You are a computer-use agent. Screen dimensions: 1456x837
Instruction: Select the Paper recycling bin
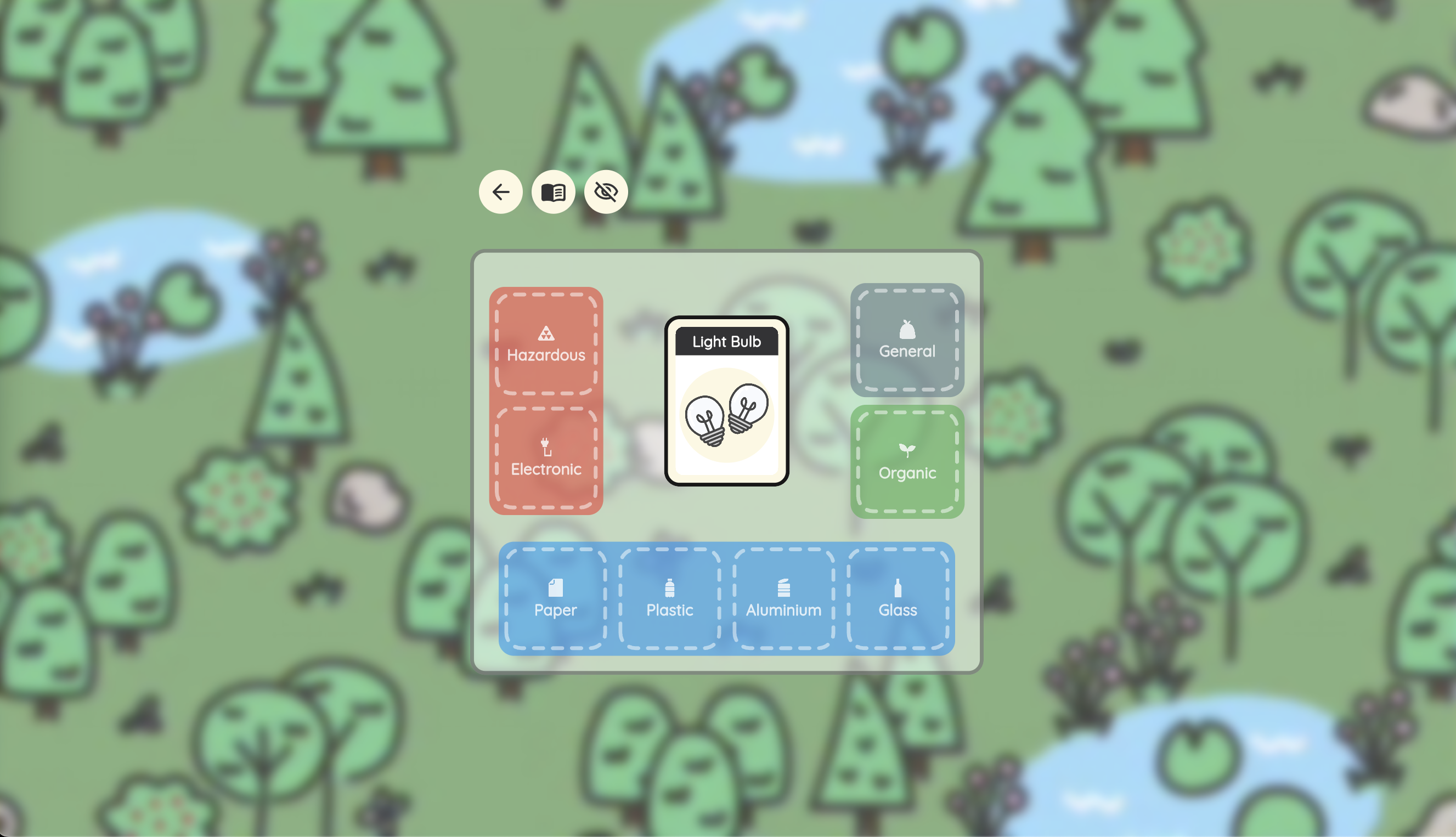tap(555, 598)
